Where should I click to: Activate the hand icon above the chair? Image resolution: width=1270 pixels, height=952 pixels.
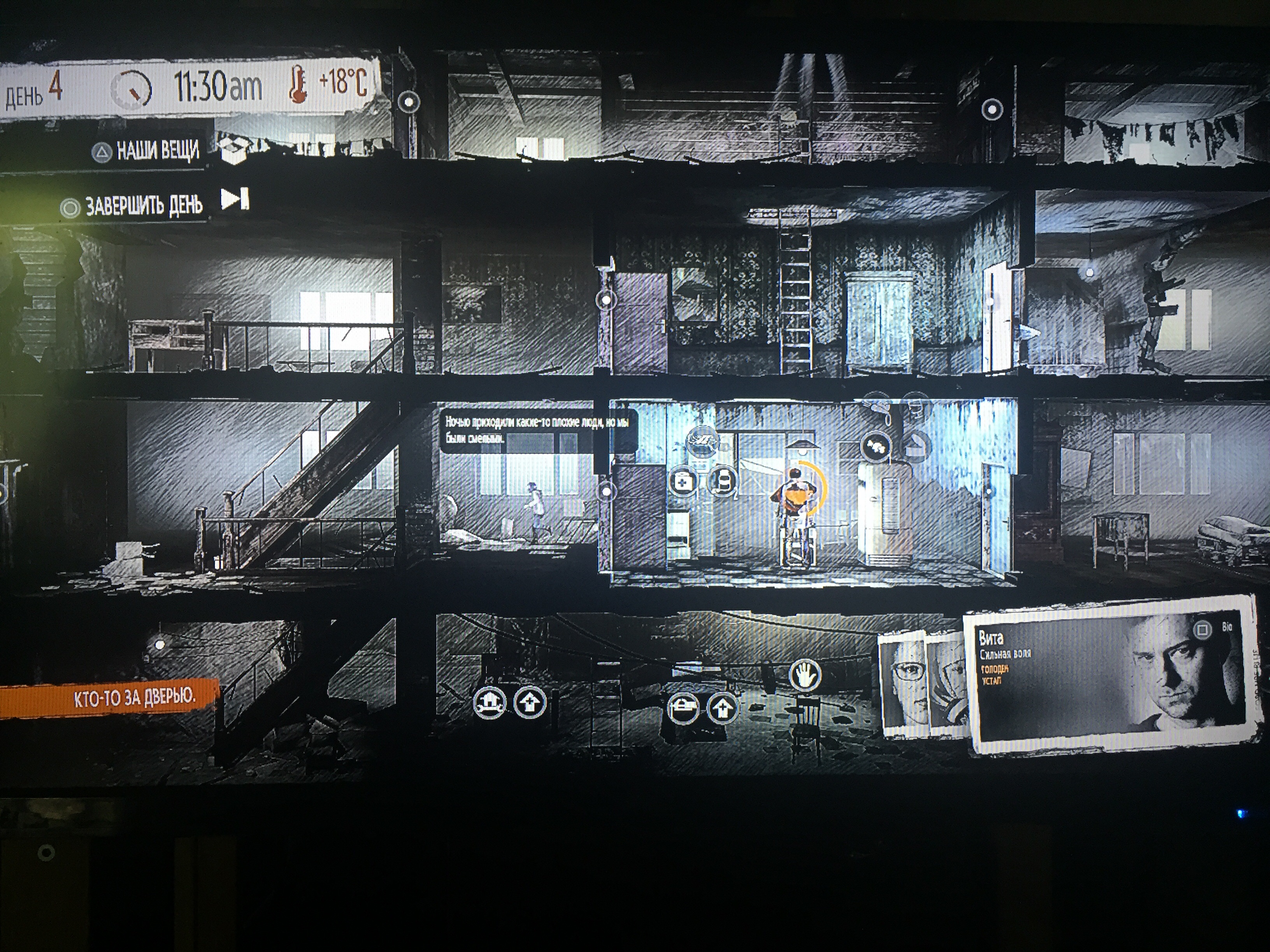pyautogui.click(x=805, y=675)
